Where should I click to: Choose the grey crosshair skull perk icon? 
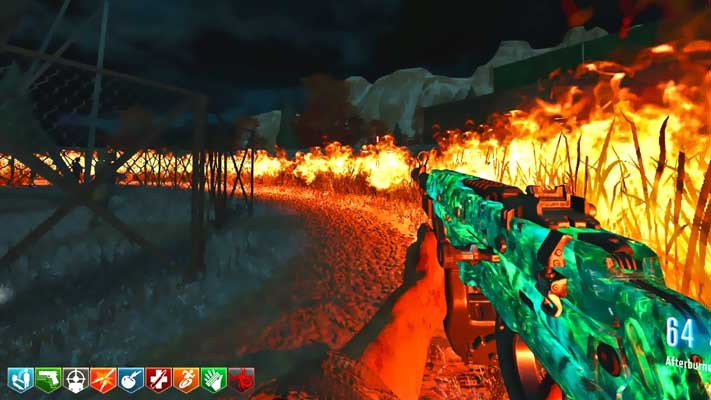click(75, 380)
